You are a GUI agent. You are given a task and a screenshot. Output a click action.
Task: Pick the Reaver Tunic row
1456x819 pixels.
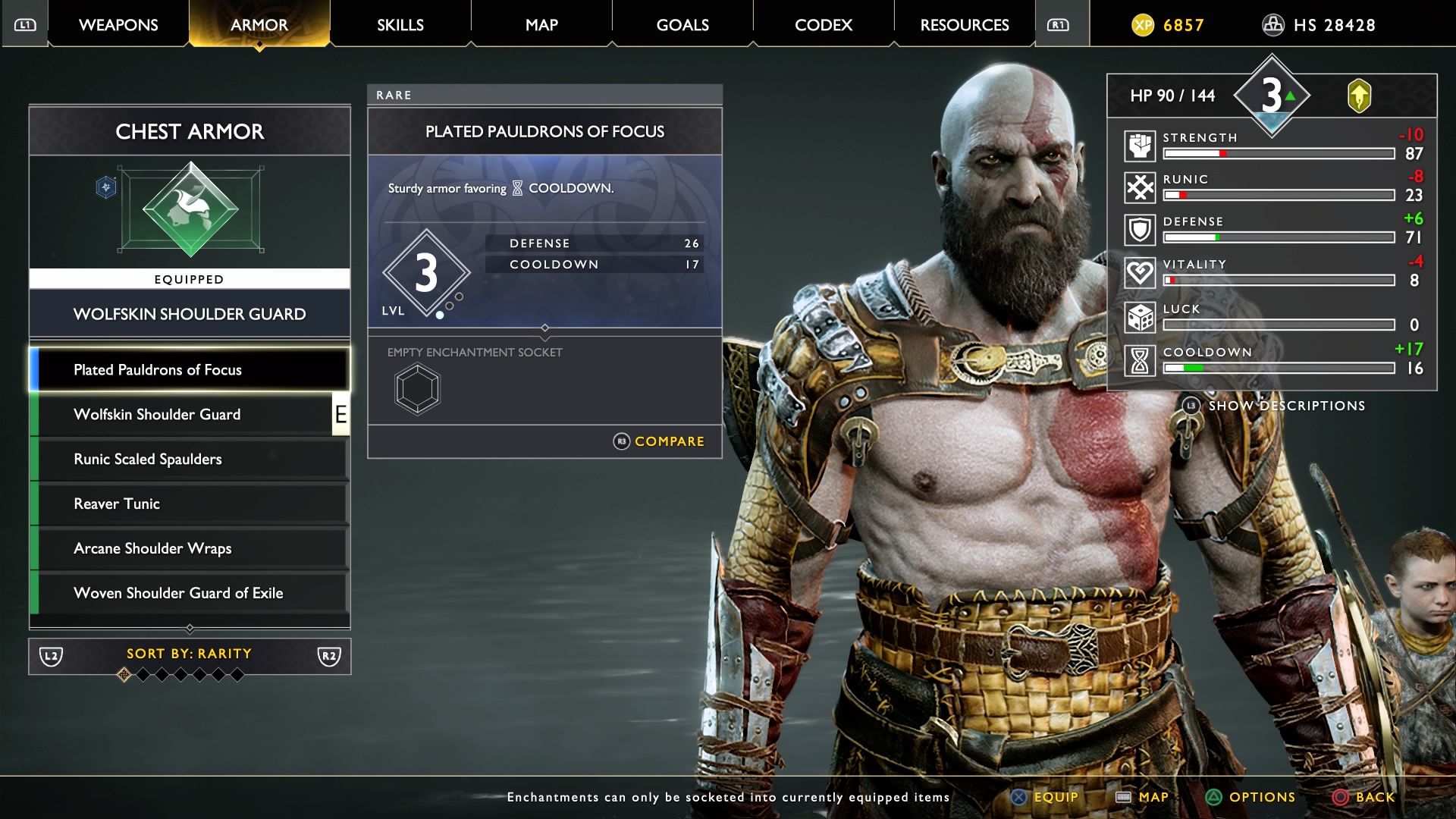point(190,504)
